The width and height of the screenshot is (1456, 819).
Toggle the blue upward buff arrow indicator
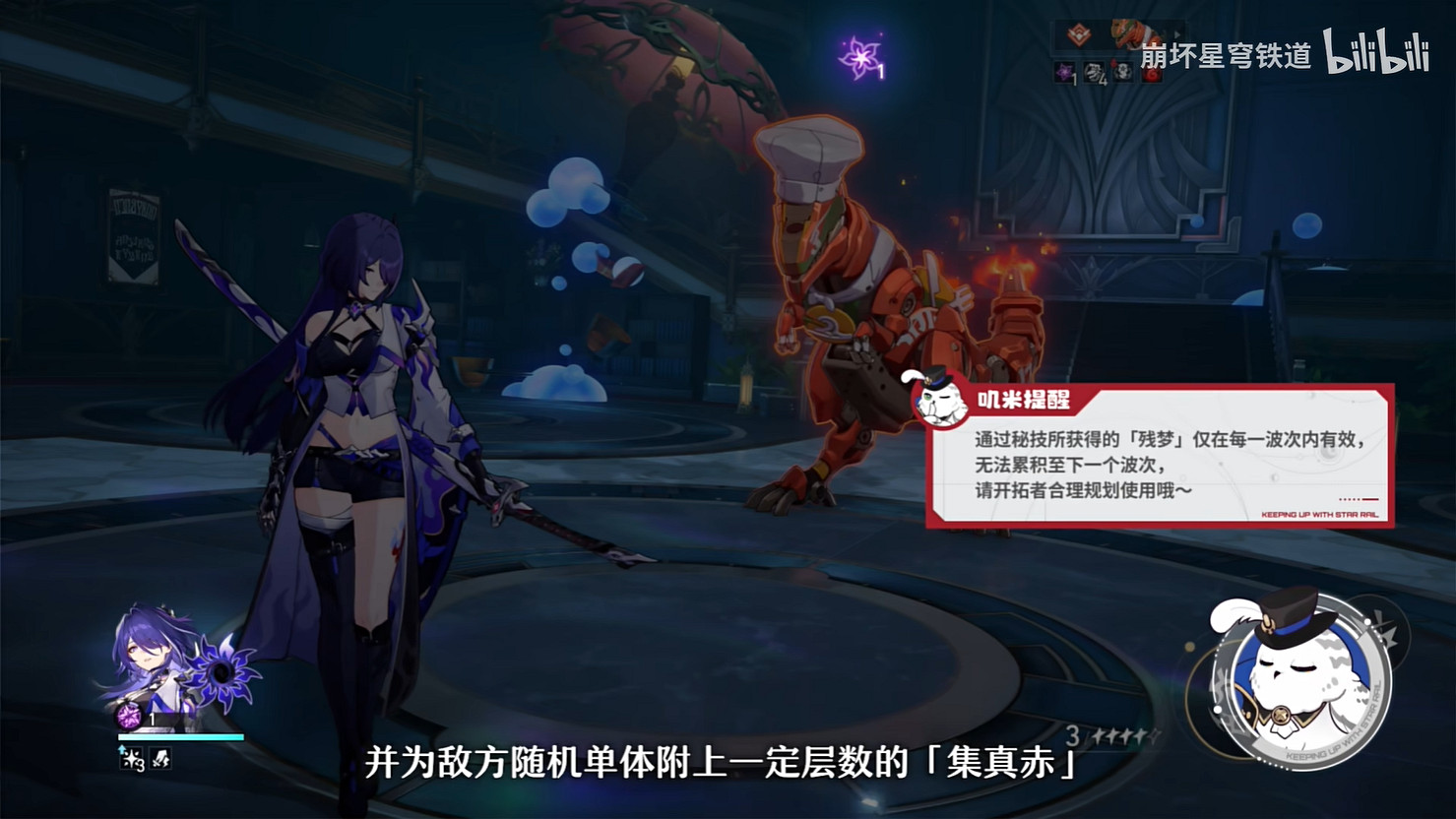(x=121, y=747)
